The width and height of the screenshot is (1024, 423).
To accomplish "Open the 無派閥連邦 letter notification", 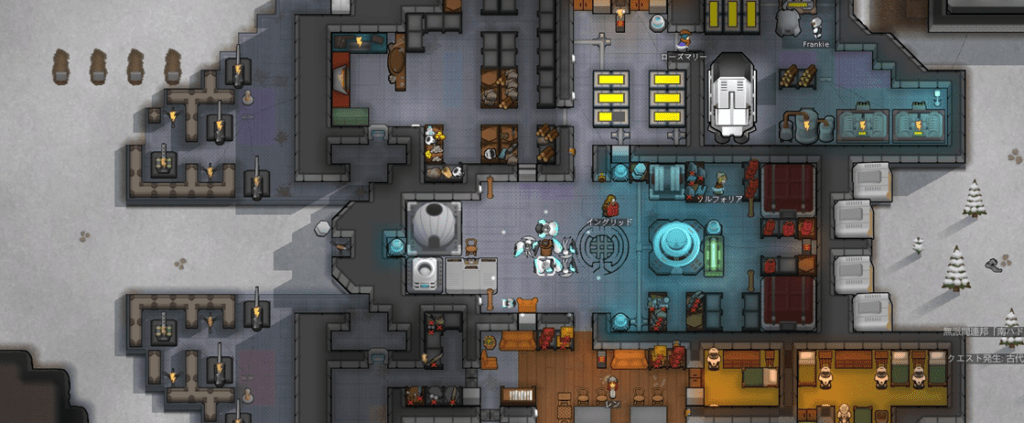I will point(983,332).
